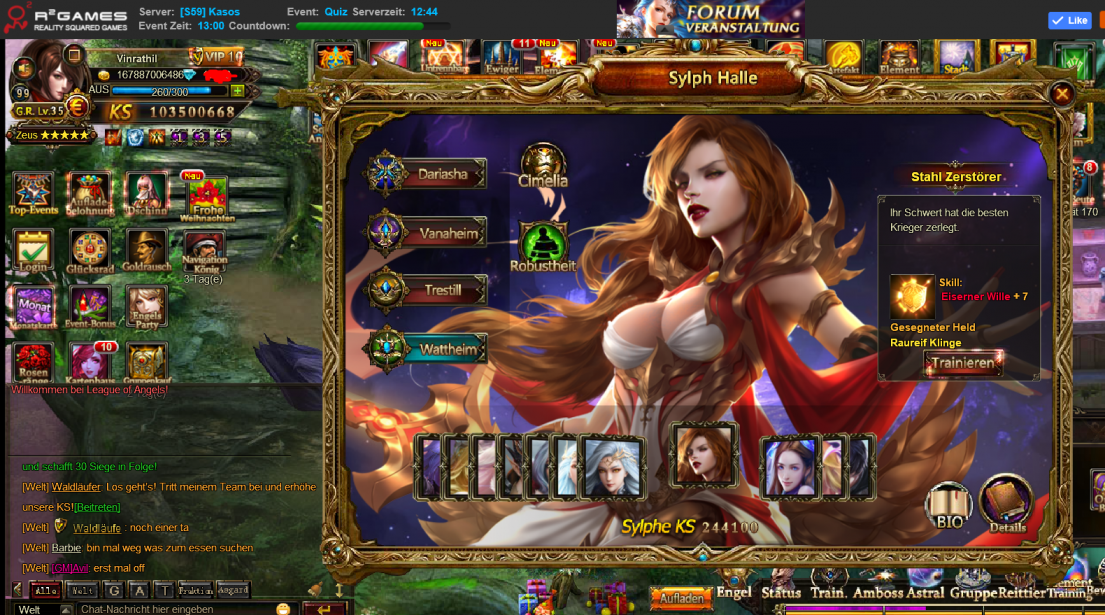Join the team via Beitreten link
The image size is (1105, 615).
(98, 507)
